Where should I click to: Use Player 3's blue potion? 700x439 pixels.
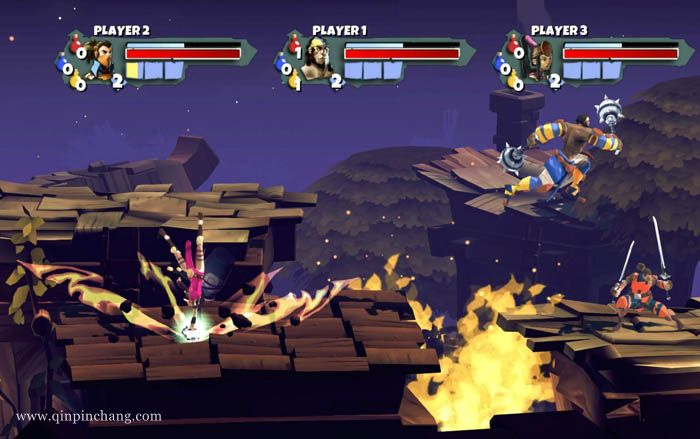(503, 67)
